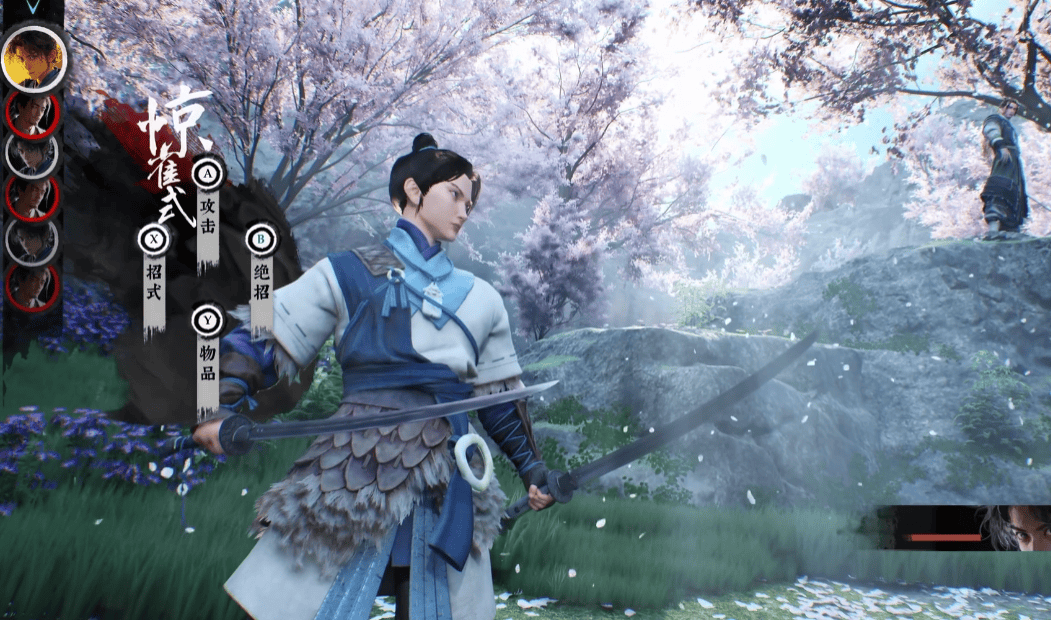Select the enemy portrait beside the red bar

point(1015,528)
